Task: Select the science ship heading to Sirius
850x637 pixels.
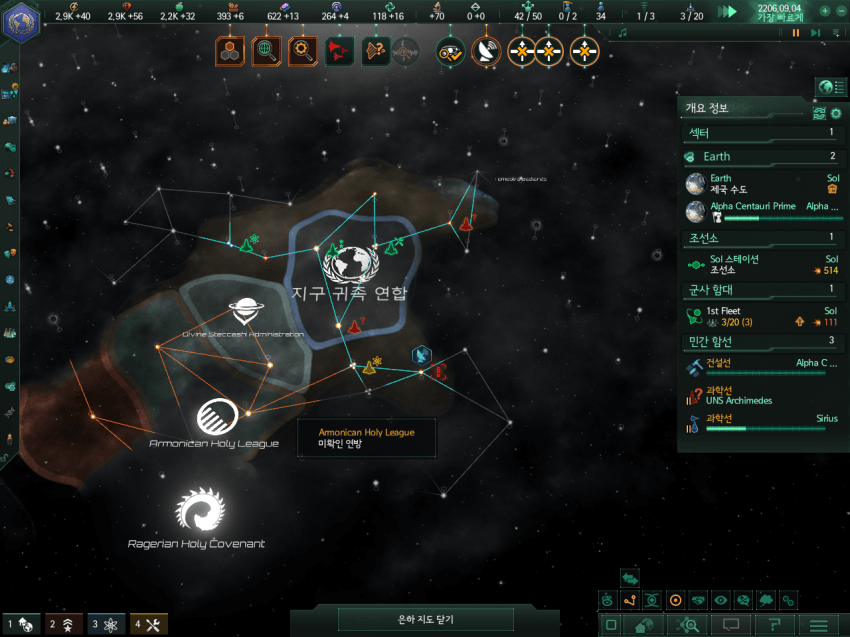Action: [762, 423]
